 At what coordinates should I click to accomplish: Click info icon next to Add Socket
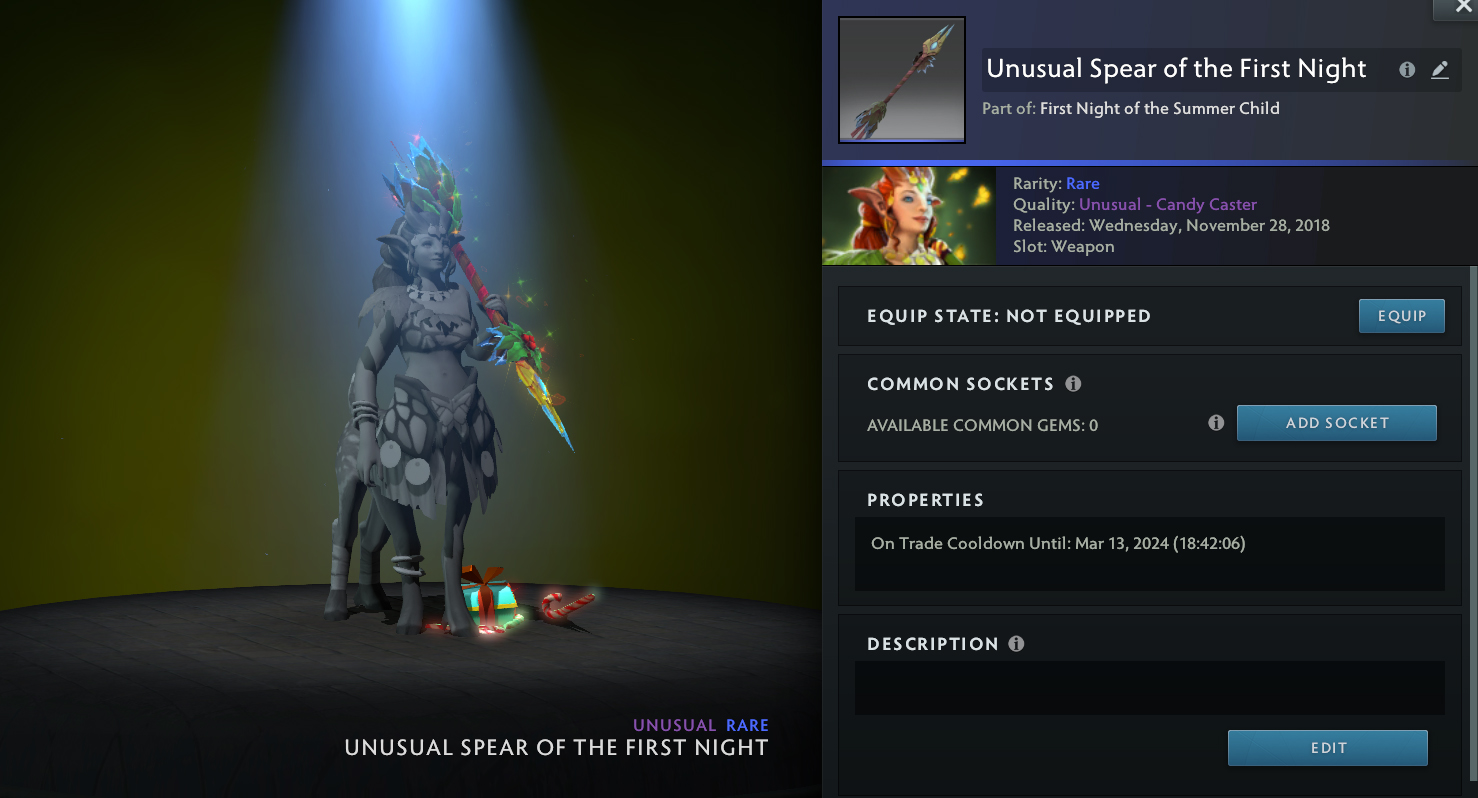(1216, 423)
